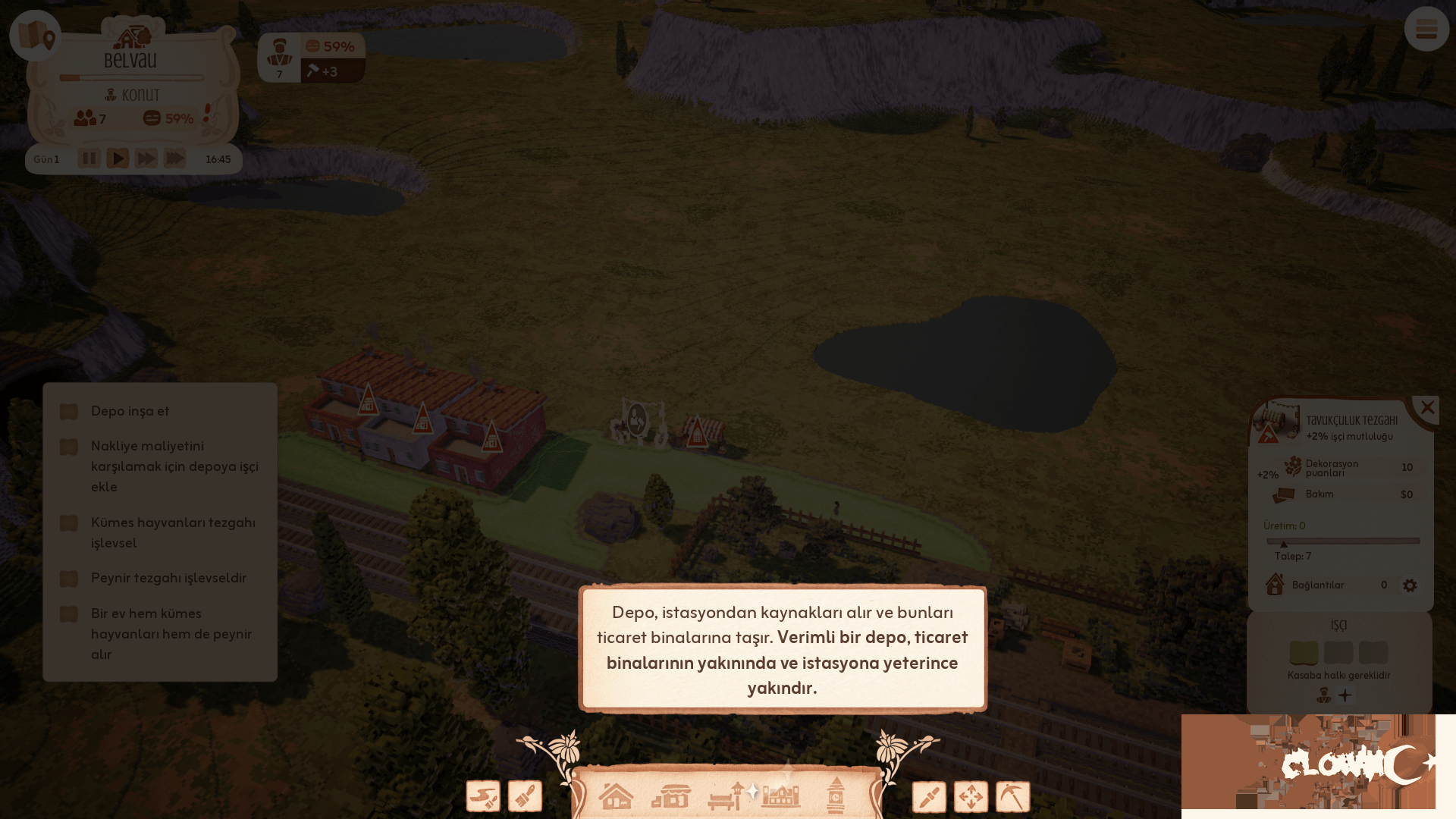Screen dimensions: 1456x819
Task: Select the road building tool
Action: (x=483, y=795)
